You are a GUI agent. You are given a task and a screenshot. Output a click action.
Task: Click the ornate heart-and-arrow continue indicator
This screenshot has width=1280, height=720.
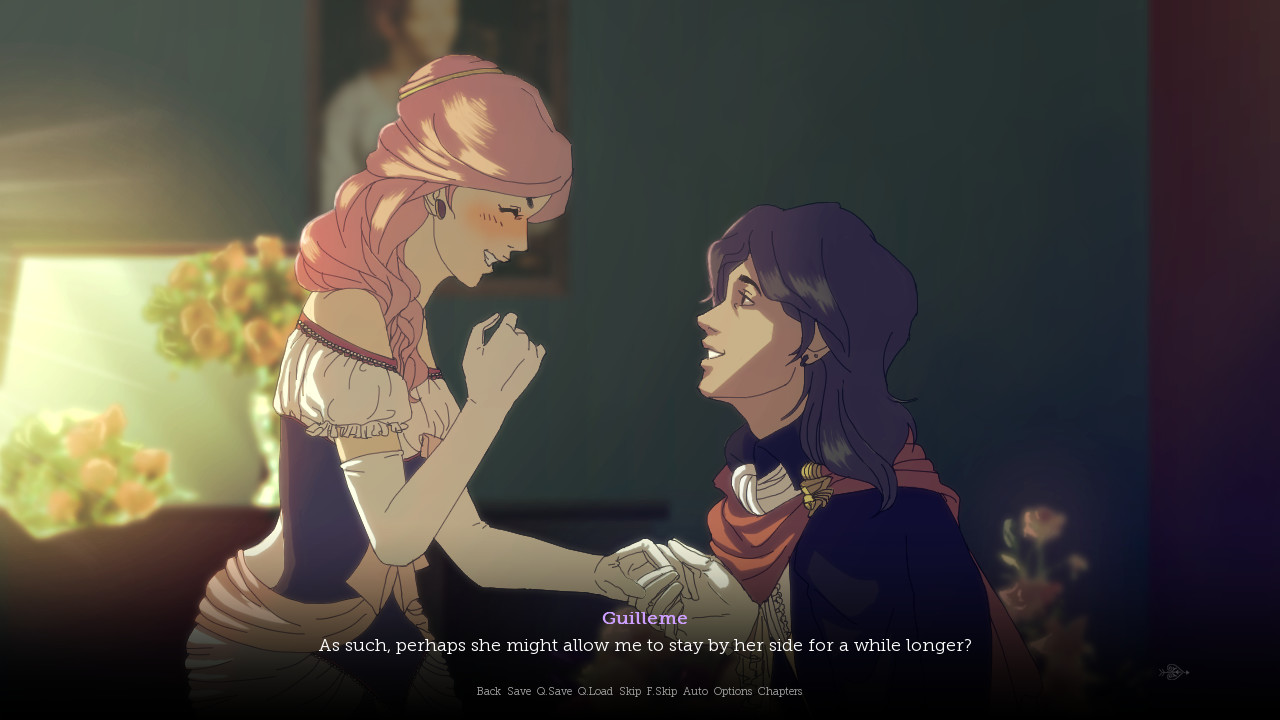[1170, 672]
